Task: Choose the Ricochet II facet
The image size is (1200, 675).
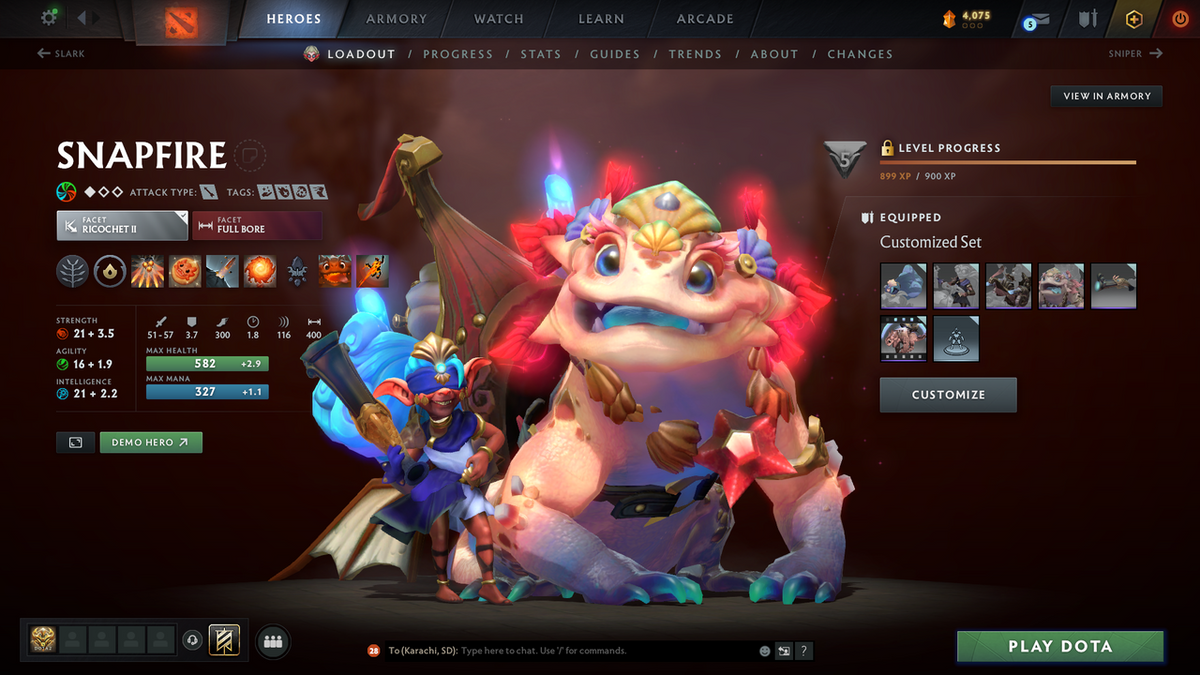Action: pos(122,225)
